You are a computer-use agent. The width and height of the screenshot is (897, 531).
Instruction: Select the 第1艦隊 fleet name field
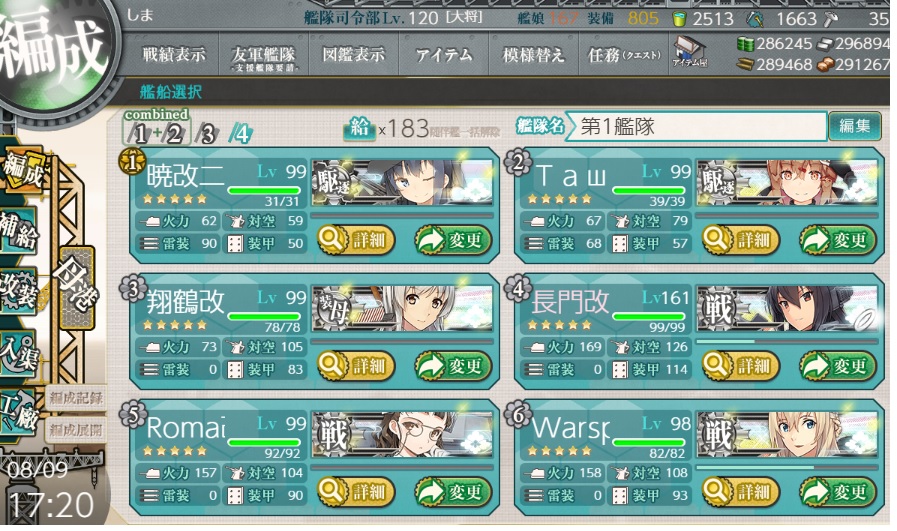(x=695, y=127)
